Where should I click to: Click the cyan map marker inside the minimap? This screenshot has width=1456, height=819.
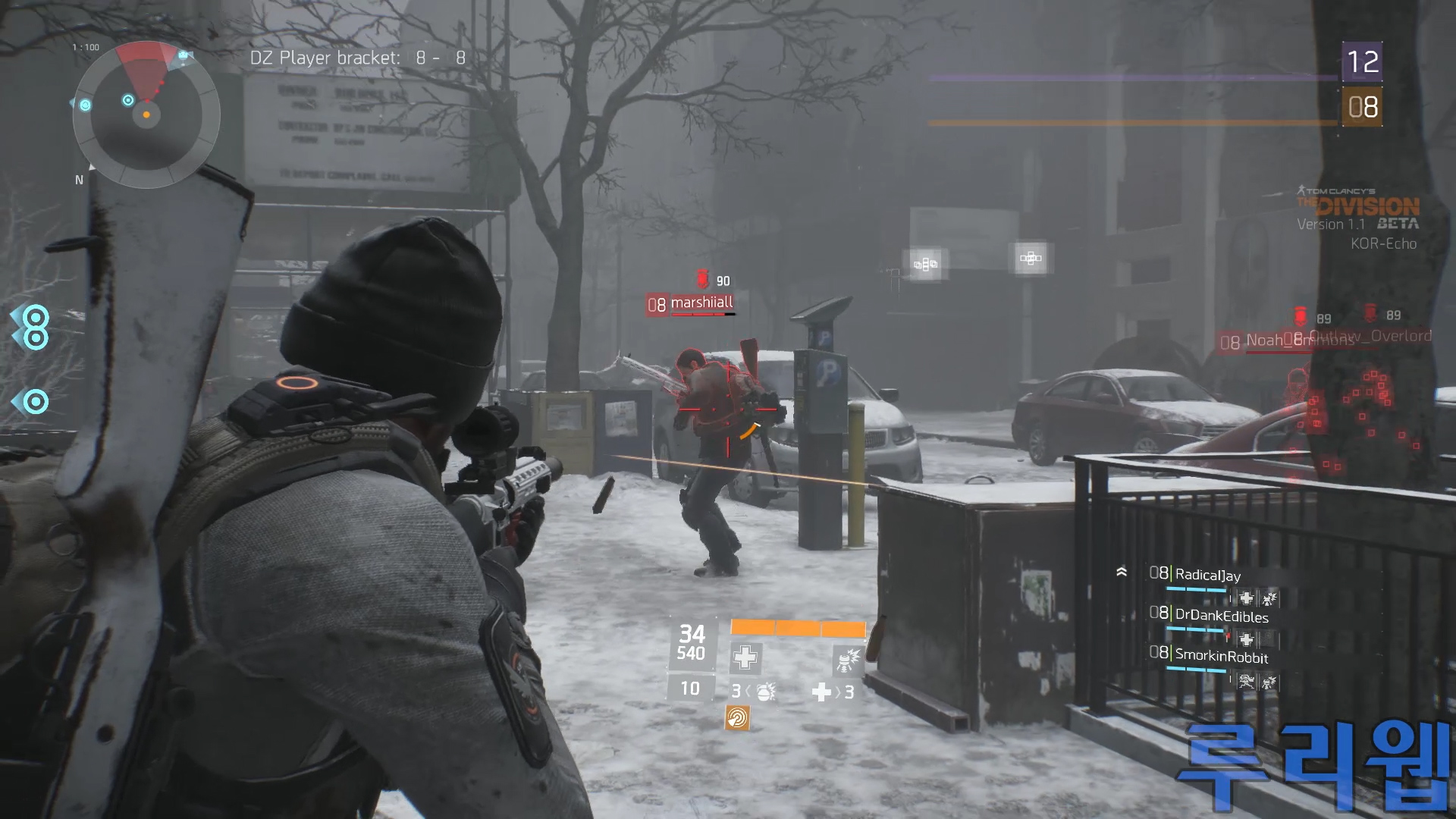tap(128, 100)
